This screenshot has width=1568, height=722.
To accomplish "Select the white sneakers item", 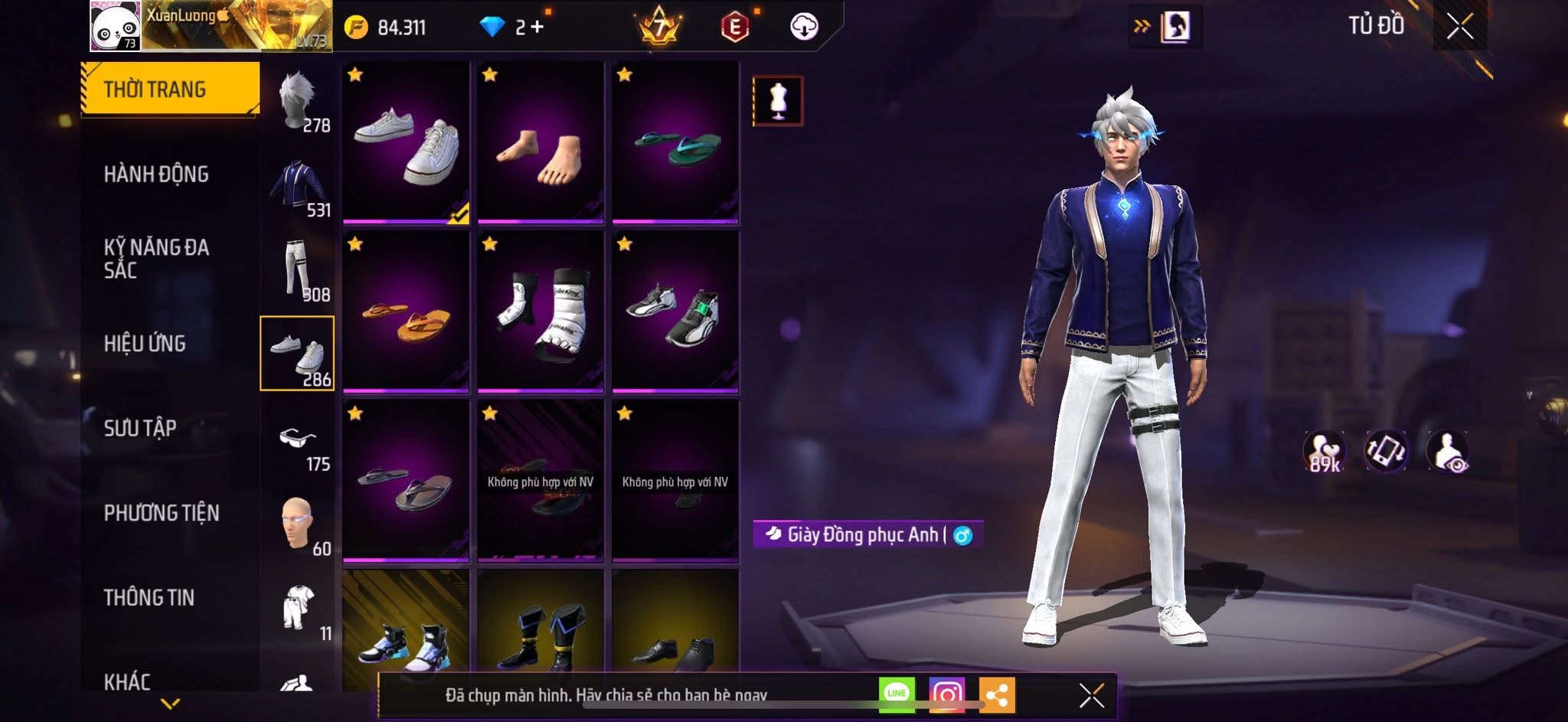I will pos(406,142).
